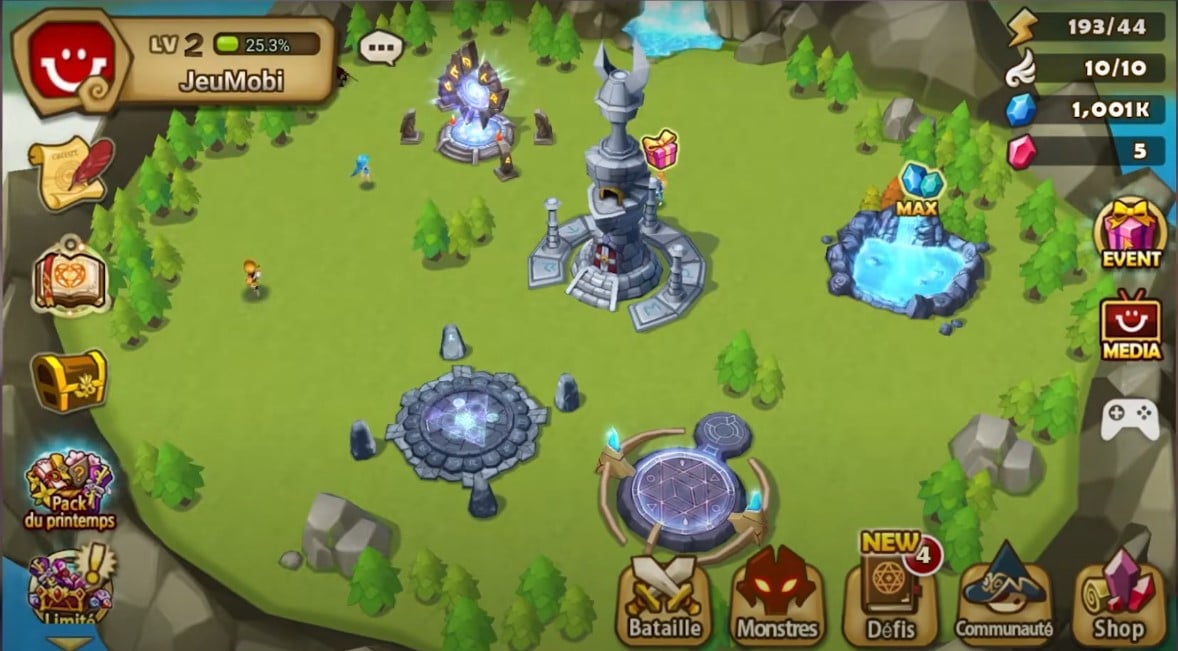The width and height of the screenshot is (1178, 651).
Task: Open the MEDIA channel
Action: (1131, 327)
